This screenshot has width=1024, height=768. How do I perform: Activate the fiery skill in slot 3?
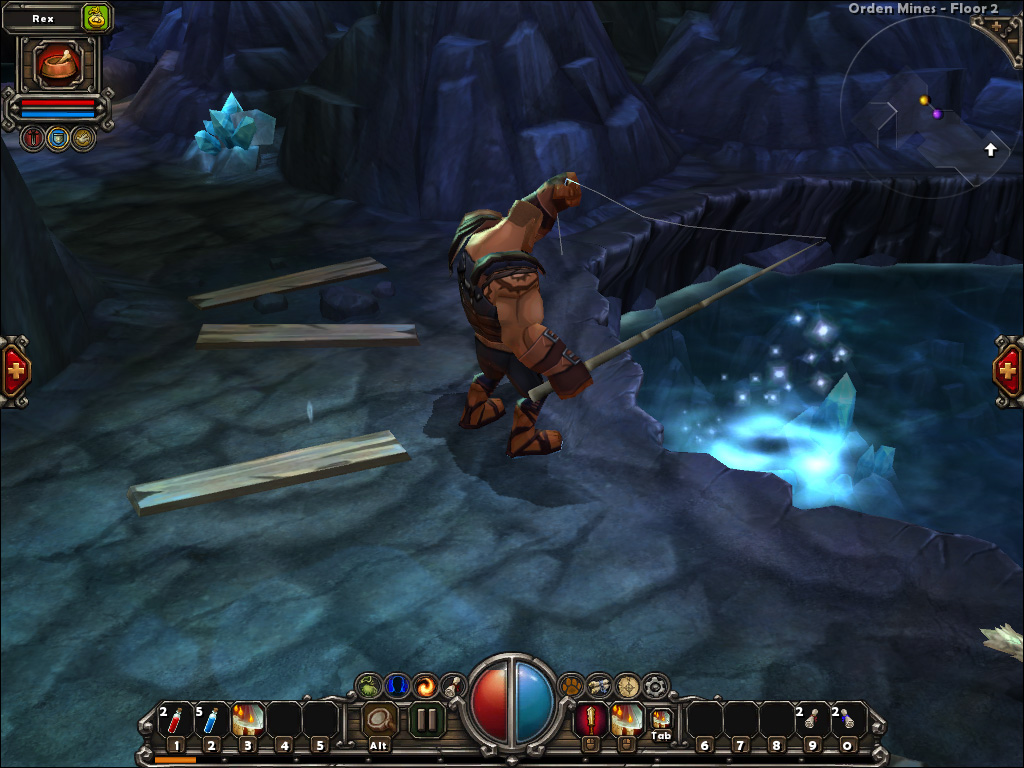coord(248,720)
